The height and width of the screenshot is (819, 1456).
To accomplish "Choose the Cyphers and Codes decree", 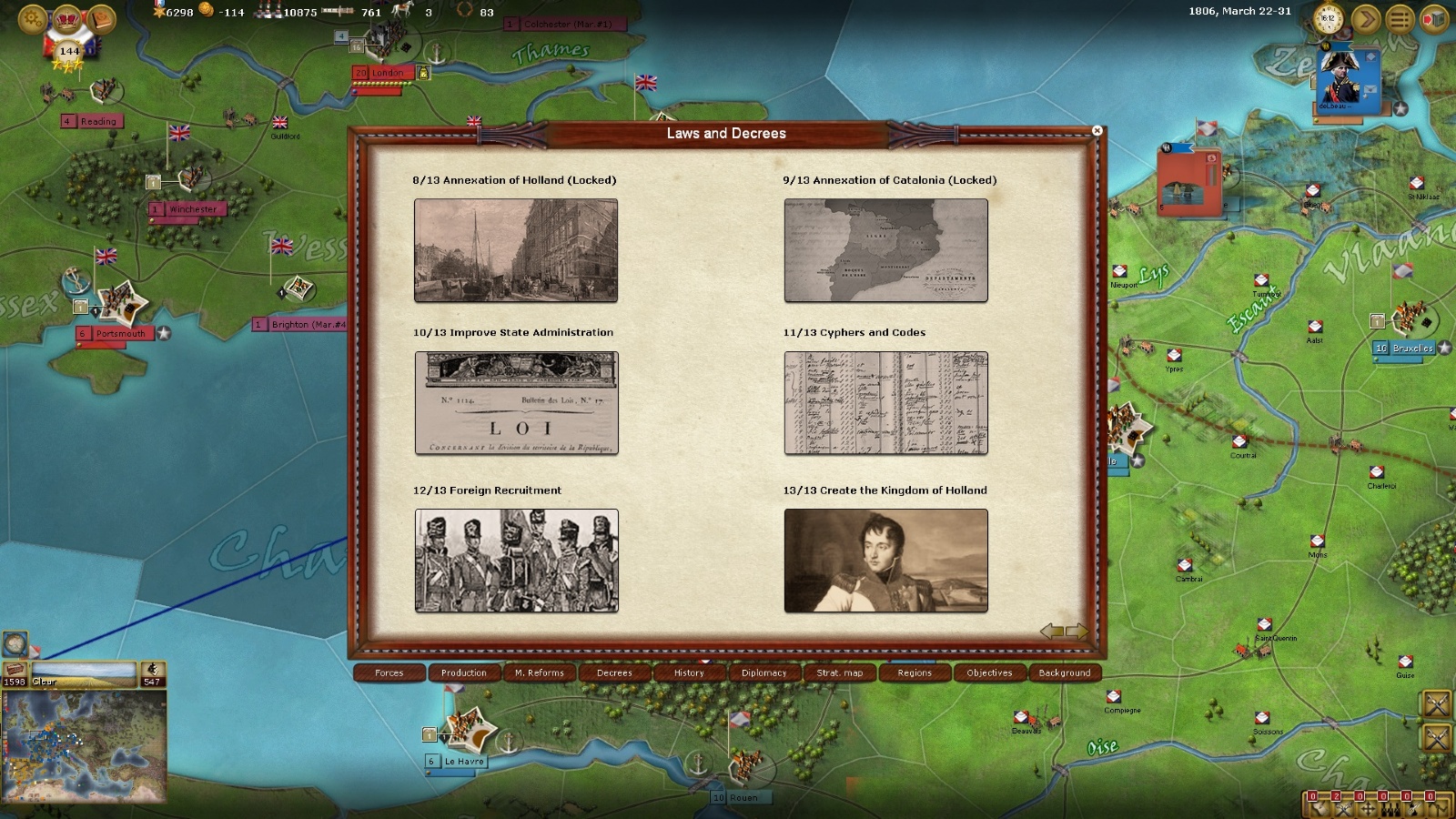I will click(x=885, y=402).
